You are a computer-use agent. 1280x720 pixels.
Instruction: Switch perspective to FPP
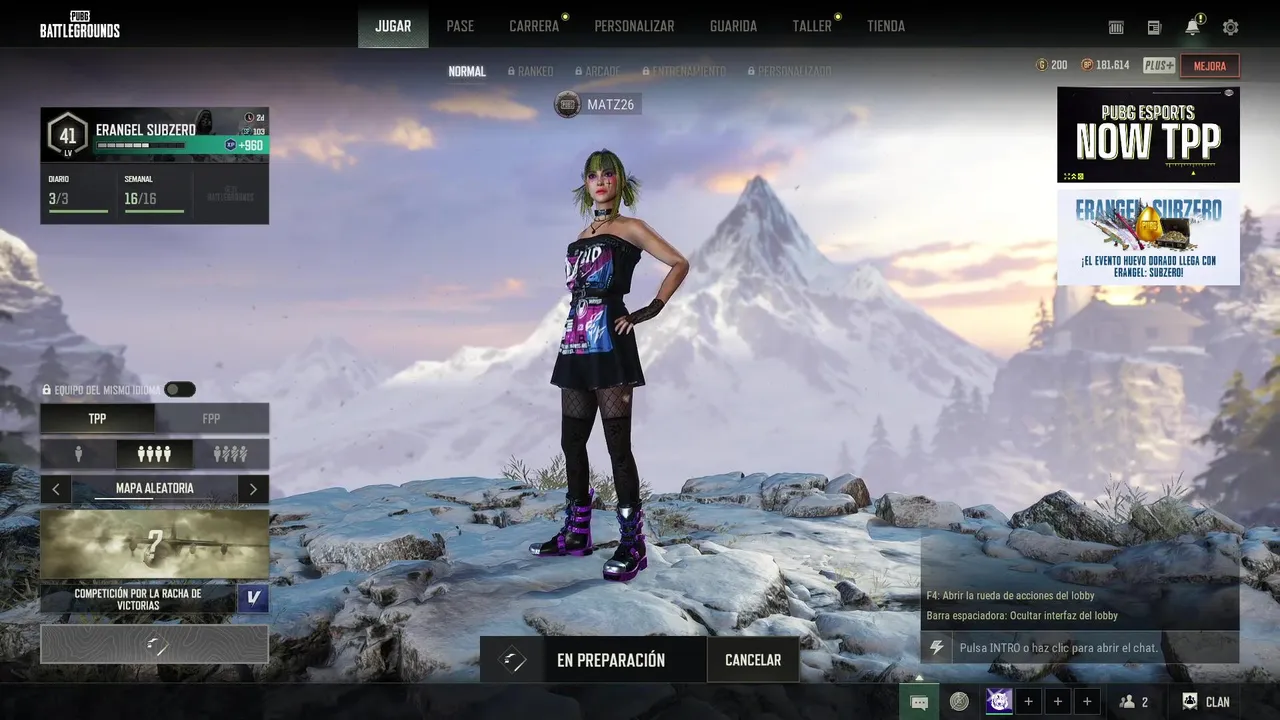[211, 419]
